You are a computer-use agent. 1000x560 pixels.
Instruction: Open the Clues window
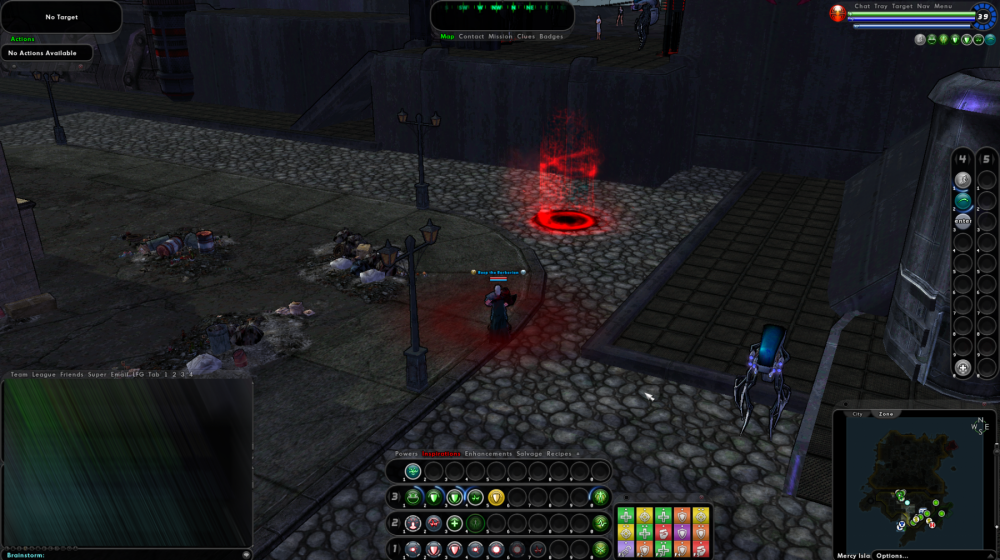click(525, 37)
